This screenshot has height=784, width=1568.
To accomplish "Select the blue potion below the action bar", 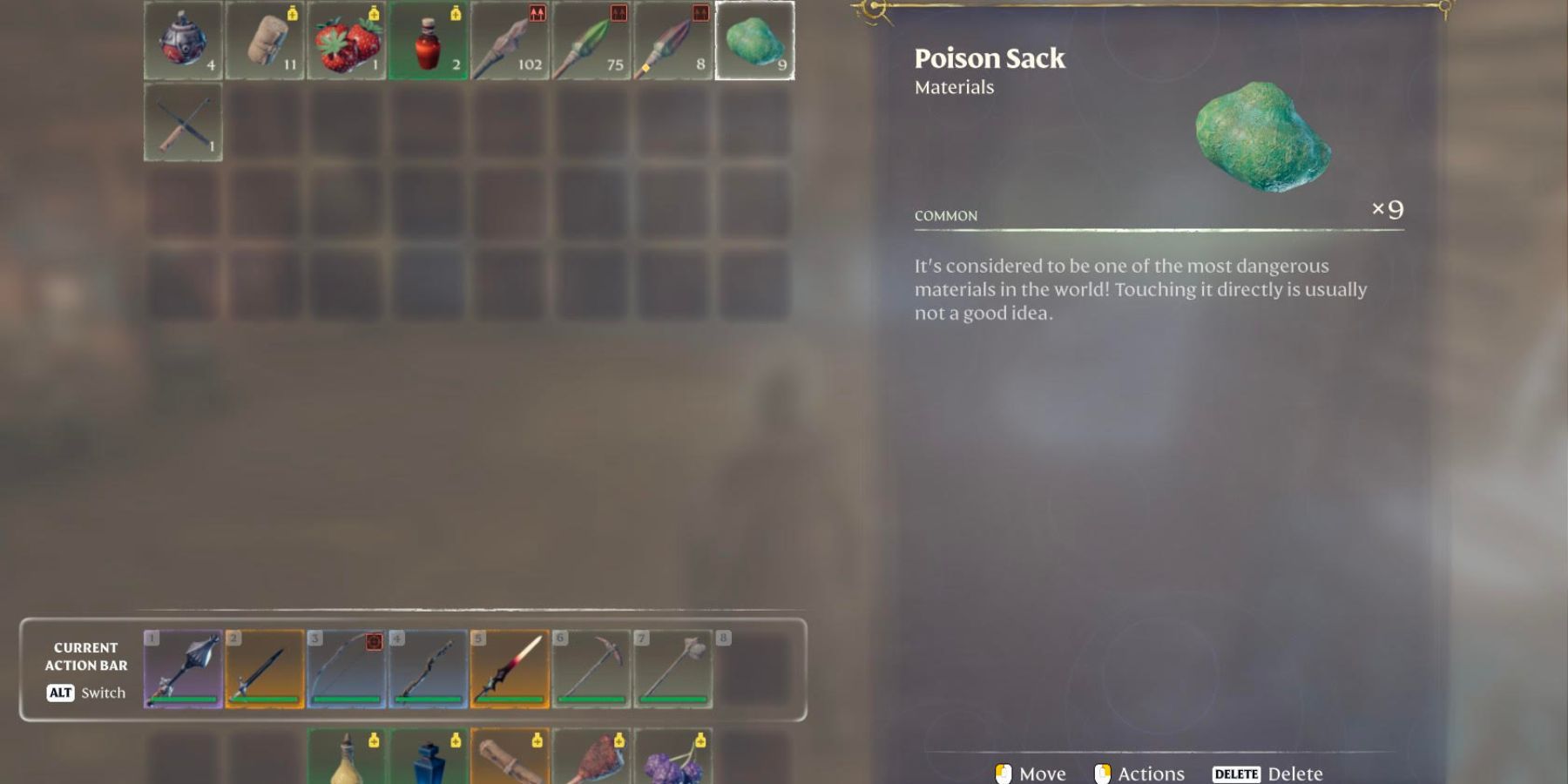I will click(x=429, y=767).
